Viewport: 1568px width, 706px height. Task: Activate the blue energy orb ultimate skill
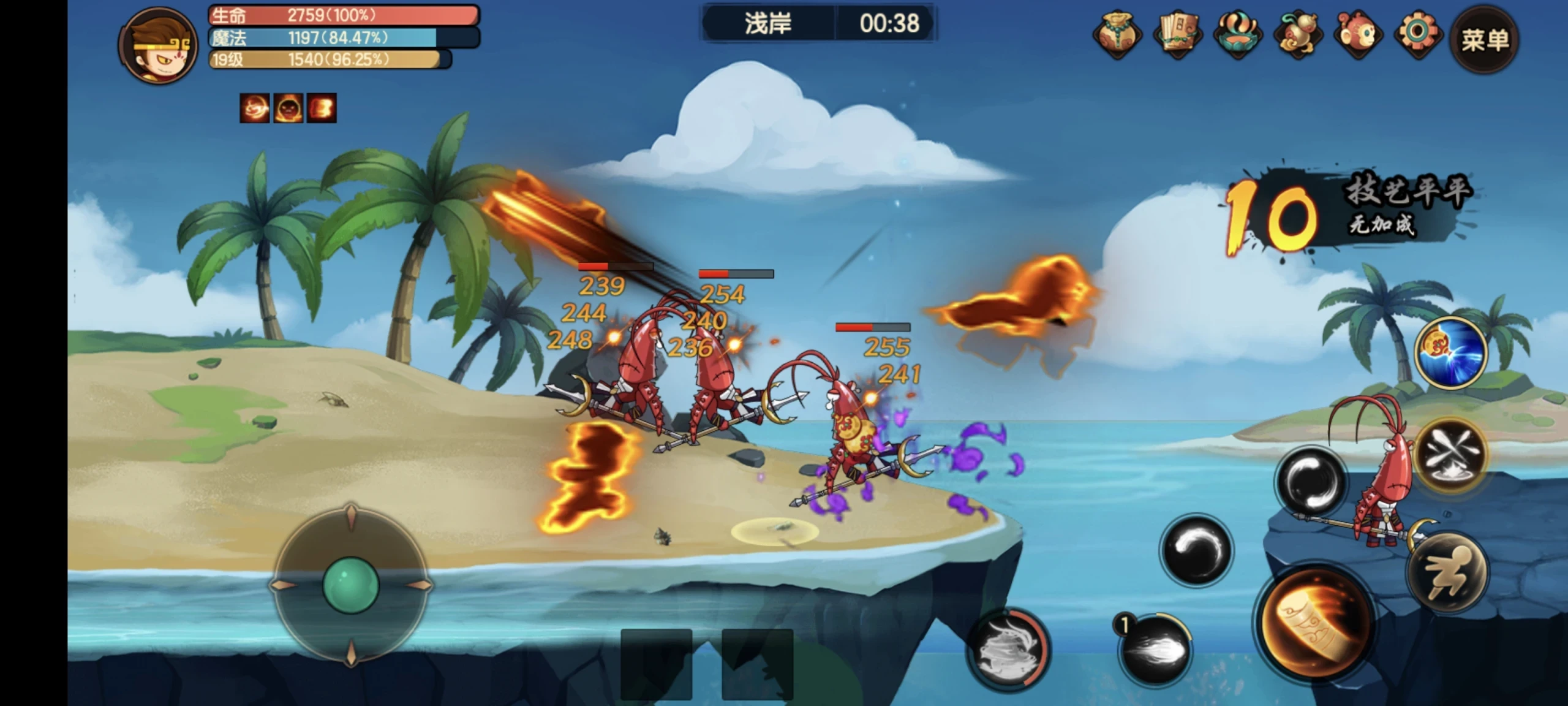click(x=1451, y=353)
